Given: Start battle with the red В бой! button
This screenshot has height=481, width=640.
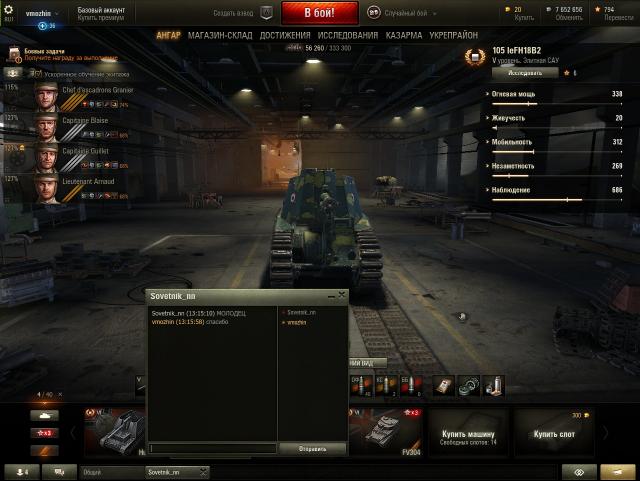Looking at the screenshot, I should (x=319, y=13).
